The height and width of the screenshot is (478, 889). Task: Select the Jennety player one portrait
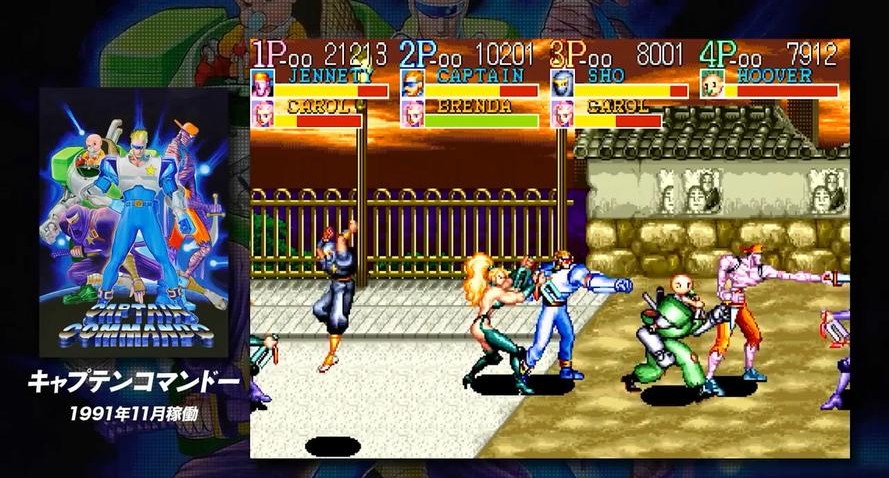click(262, 82)
